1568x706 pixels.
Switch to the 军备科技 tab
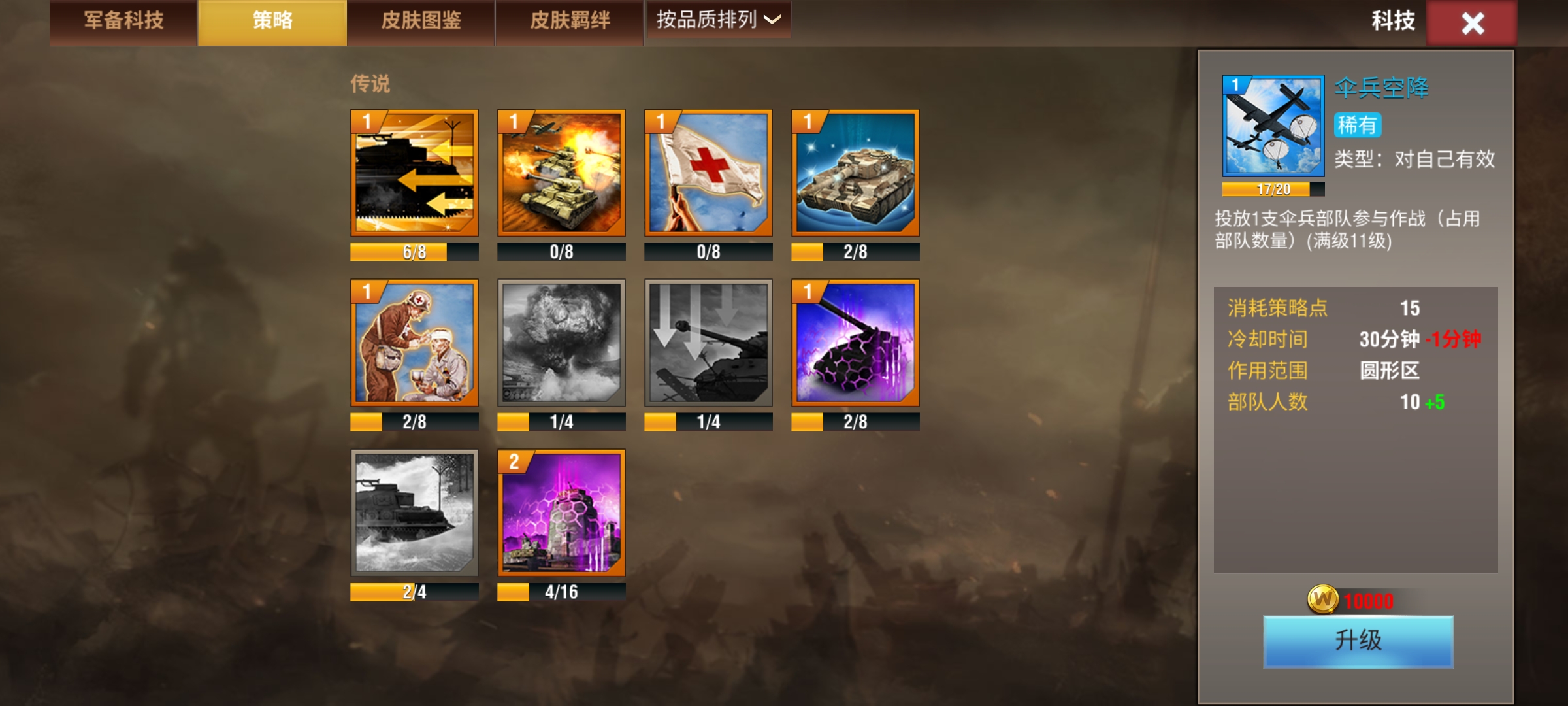(123, 22)
